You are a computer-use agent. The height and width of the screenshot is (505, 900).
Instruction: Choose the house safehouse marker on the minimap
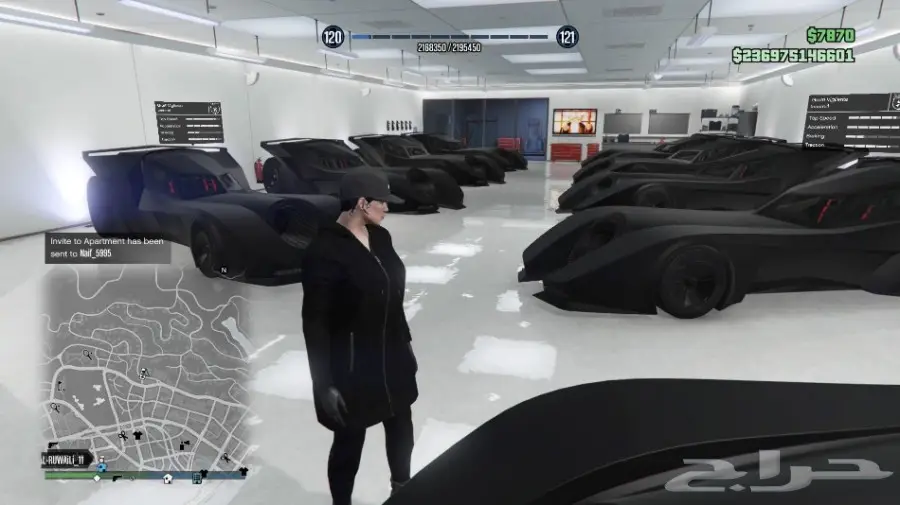pos(168,478)
